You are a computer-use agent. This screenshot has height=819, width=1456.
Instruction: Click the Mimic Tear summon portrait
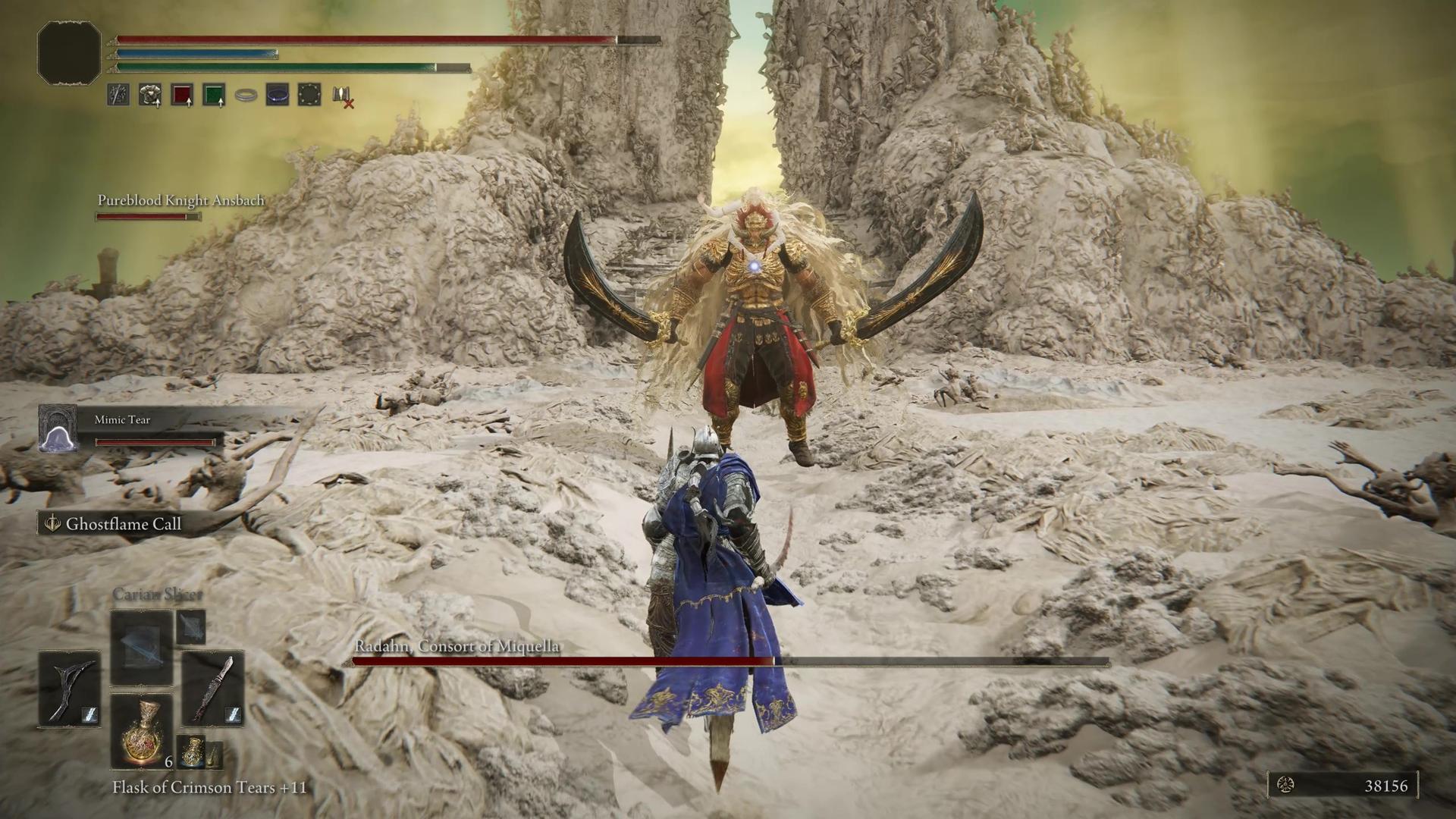[58, 428]
